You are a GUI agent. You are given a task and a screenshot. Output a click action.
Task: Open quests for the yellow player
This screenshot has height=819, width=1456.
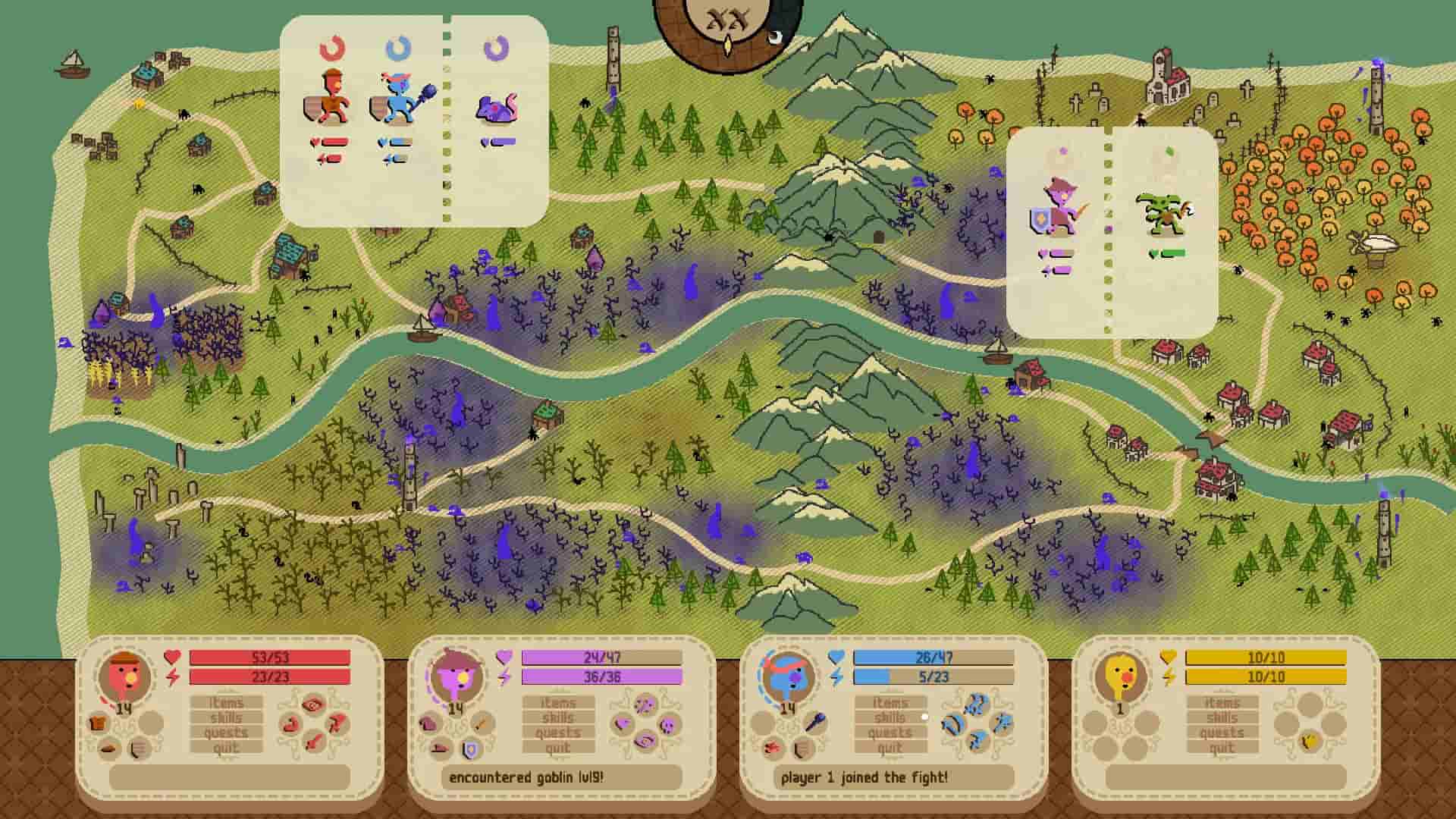[x=1221, y=733]
